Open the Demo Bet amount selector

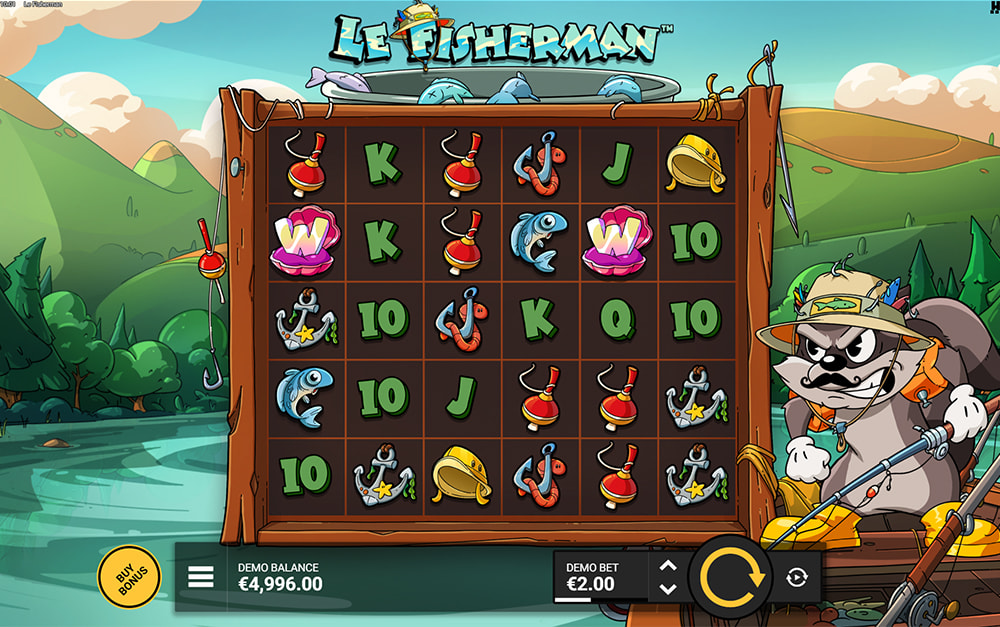598,577
